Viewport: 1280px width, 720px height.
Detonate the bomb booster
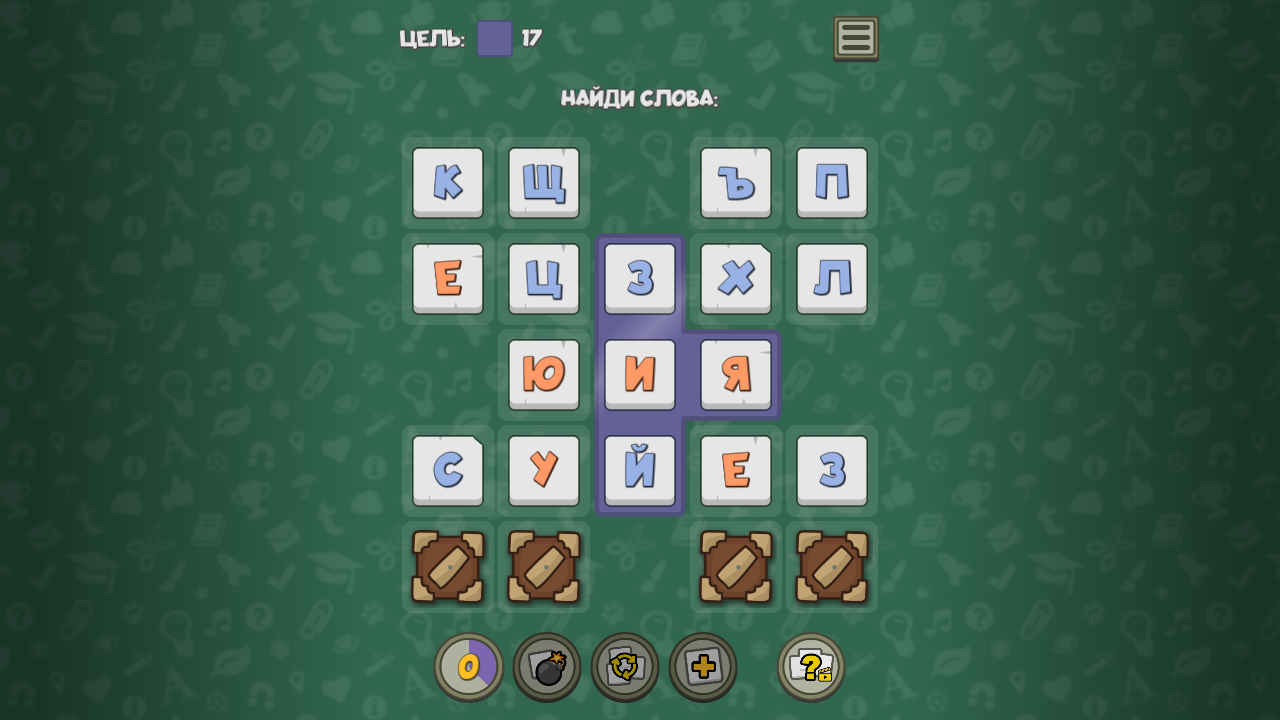point(548,666)
